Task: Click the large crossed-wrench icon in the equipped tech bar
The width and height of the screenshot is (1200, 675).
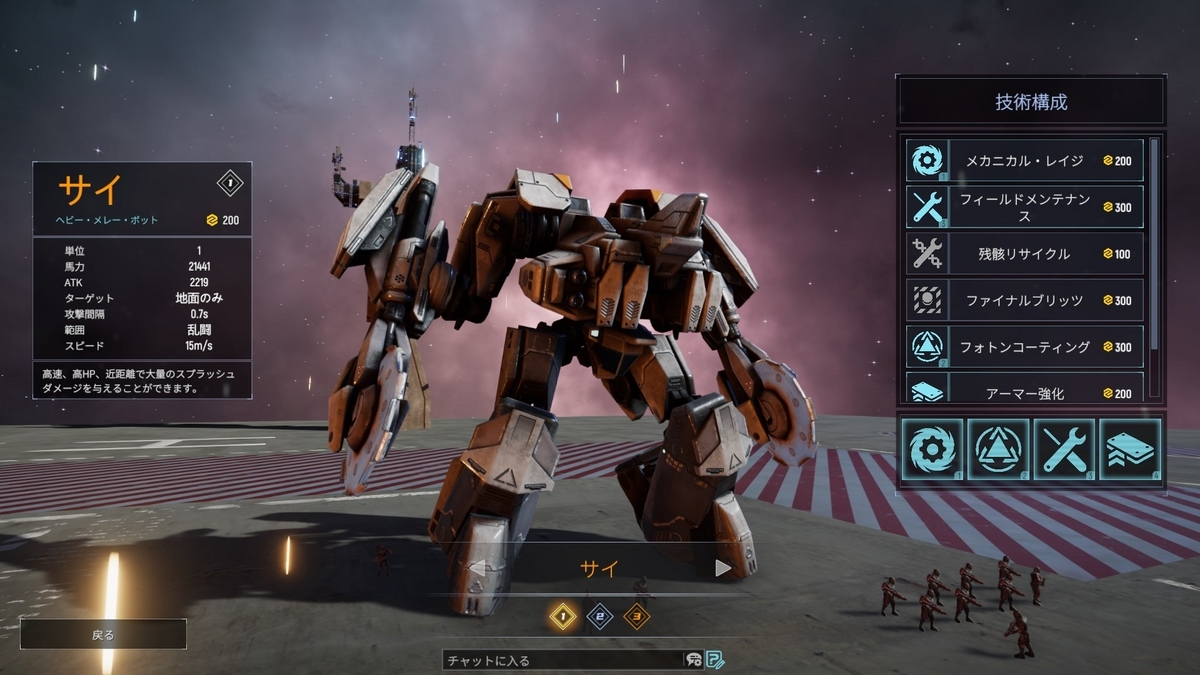Action: 1065,450
